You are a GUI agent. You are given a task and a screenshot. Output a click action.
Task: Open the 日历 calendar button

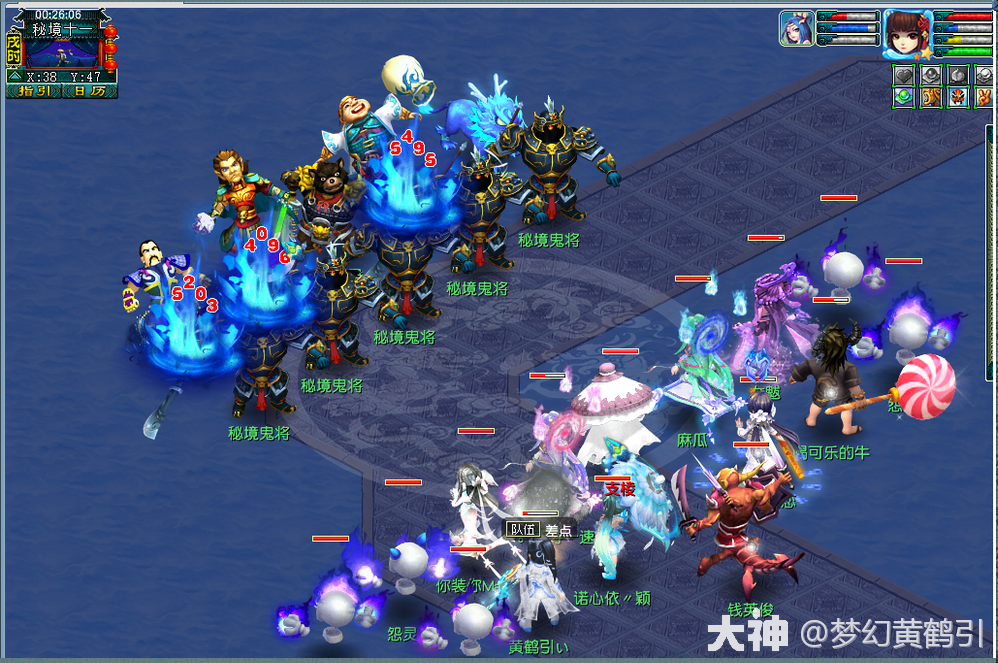89,91
